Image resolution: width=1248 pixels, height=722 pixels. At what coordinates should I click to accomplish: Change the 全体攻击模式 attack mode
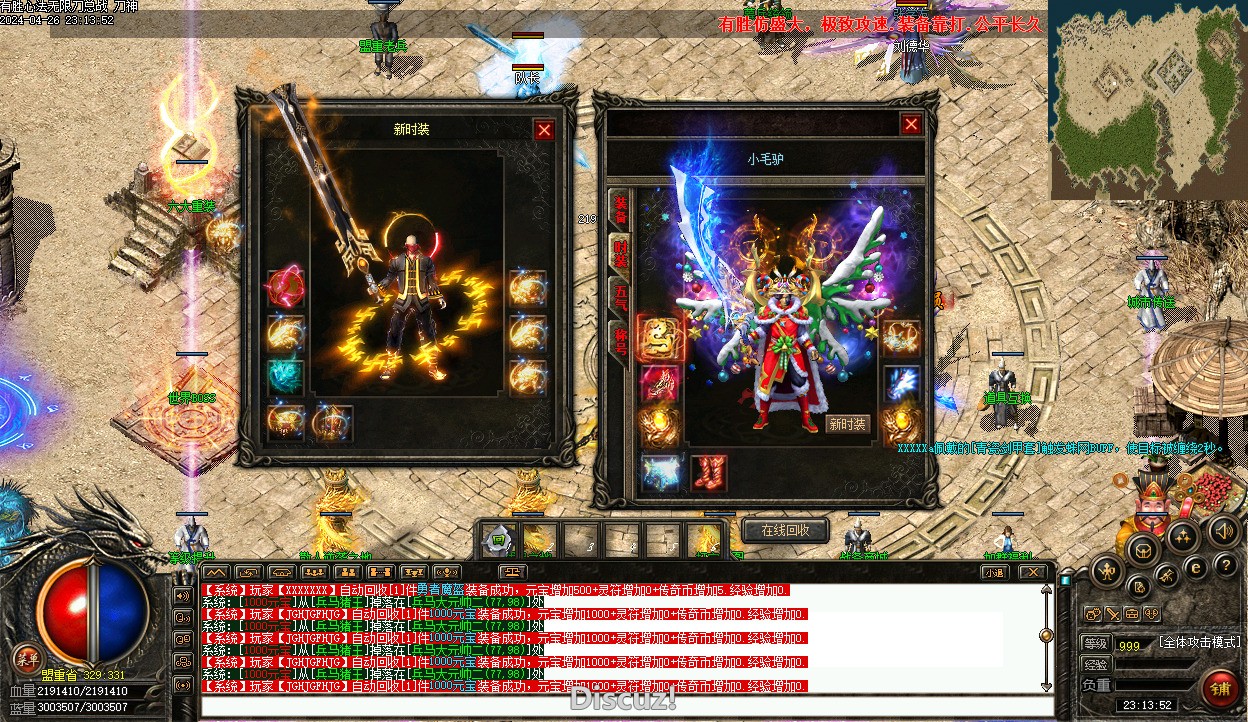(1200, 642)
